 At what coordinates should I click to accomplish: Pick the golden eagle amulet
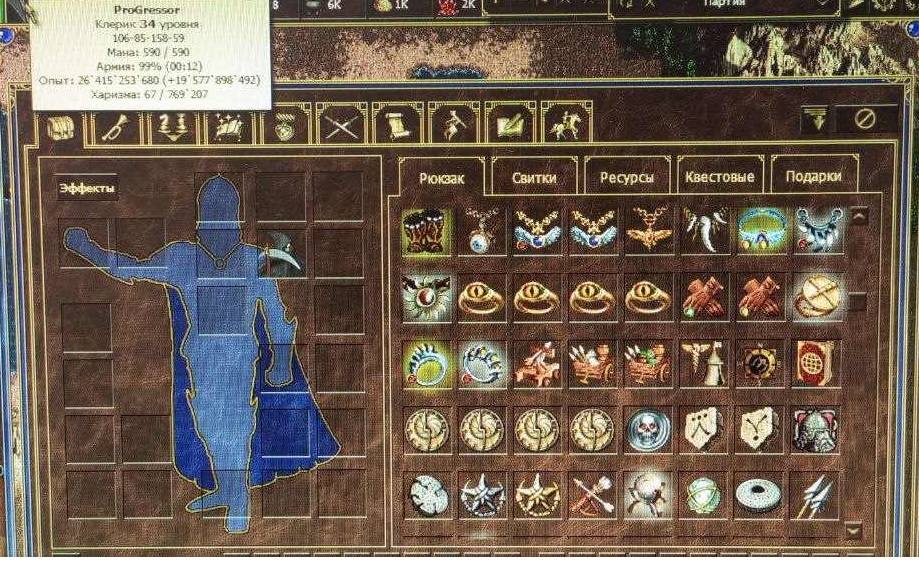pos(649,231)
